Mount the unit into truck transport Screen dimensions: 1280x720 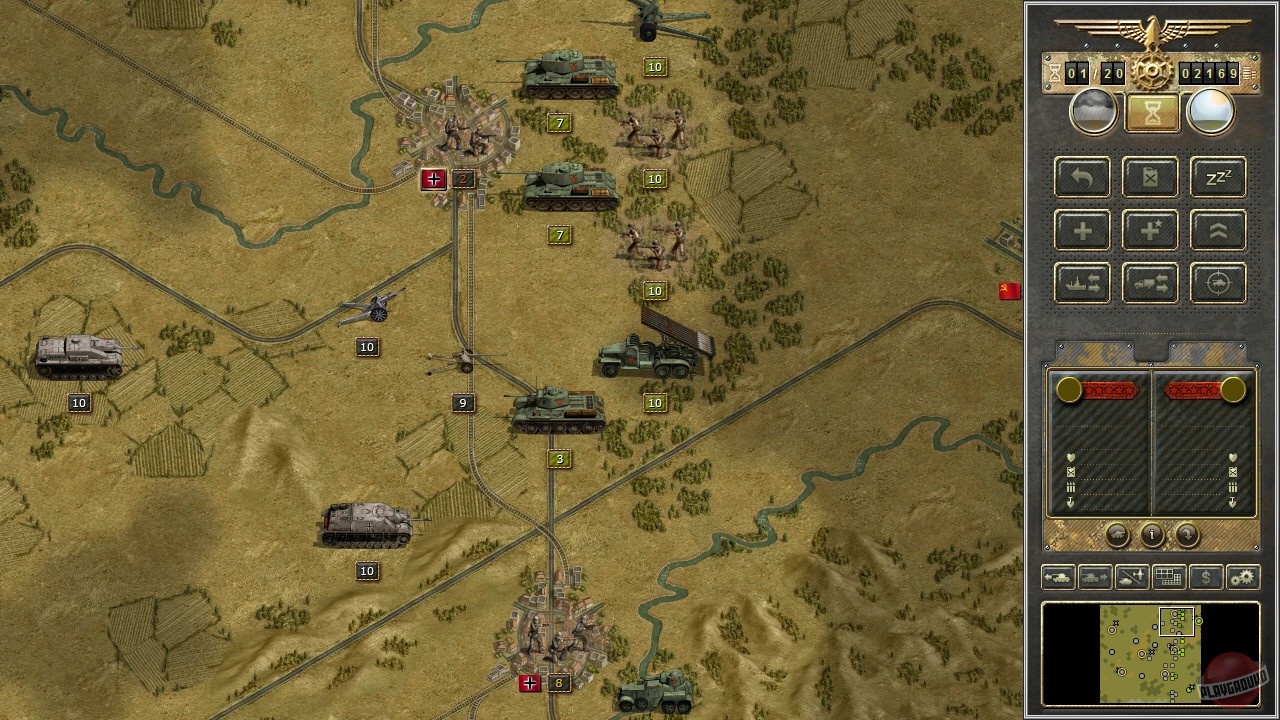[x=1149, y=283]
